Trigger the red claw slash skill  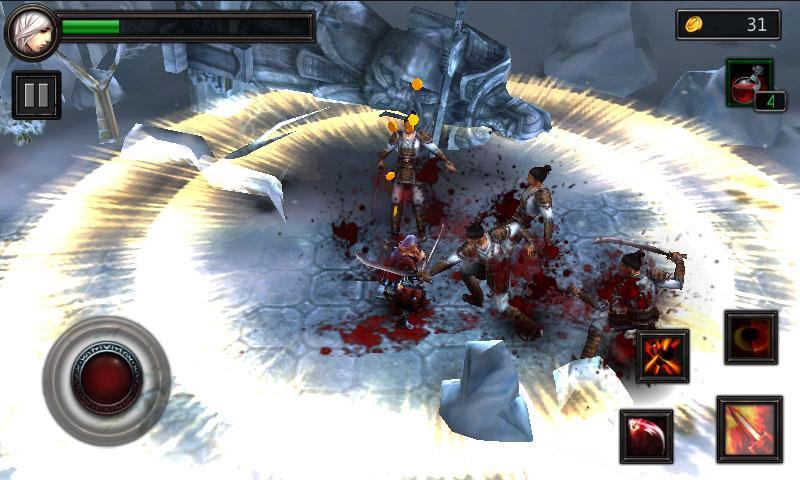point(646,436)
